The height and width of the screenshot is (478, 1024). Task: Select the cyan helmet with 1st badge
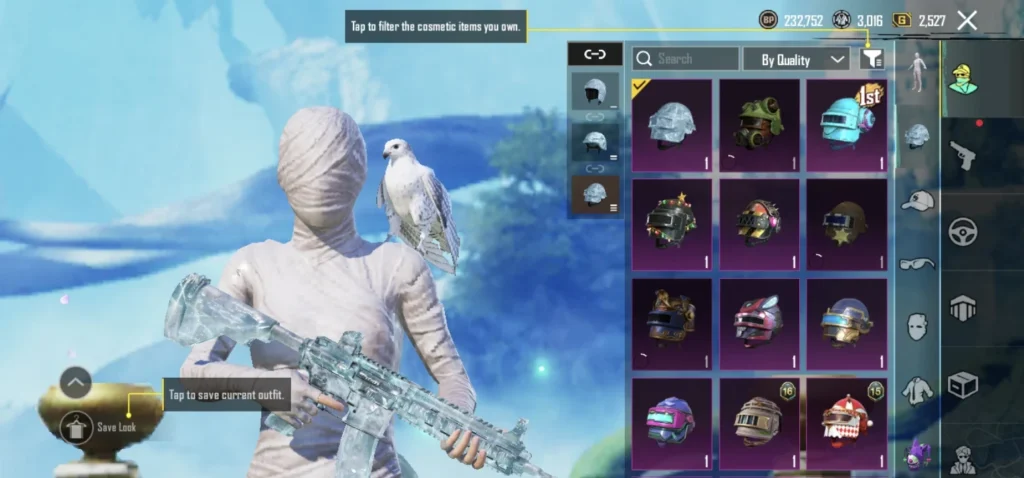pos(846,125)
